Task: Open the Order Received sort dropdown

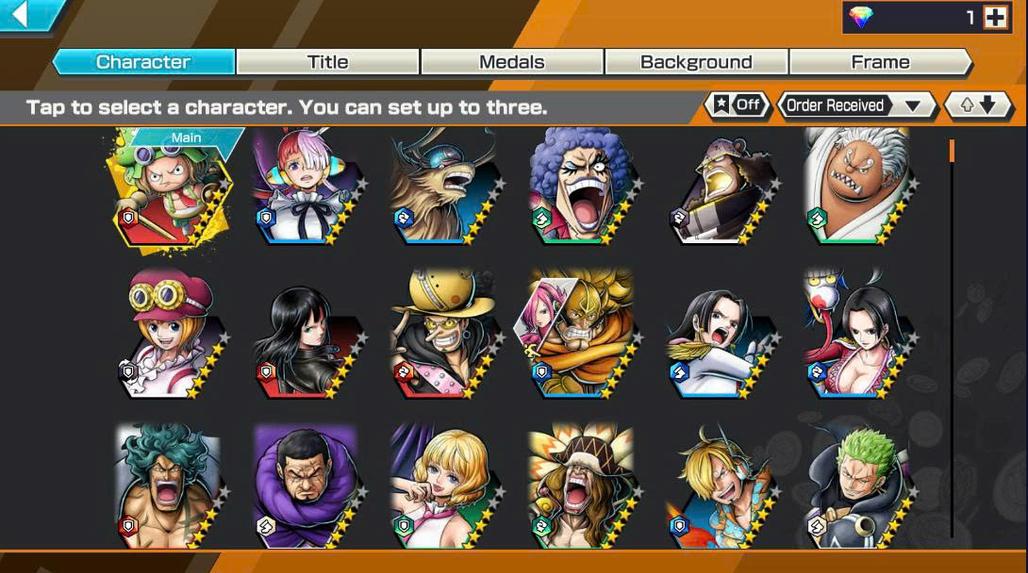Action: pos(854,105)
